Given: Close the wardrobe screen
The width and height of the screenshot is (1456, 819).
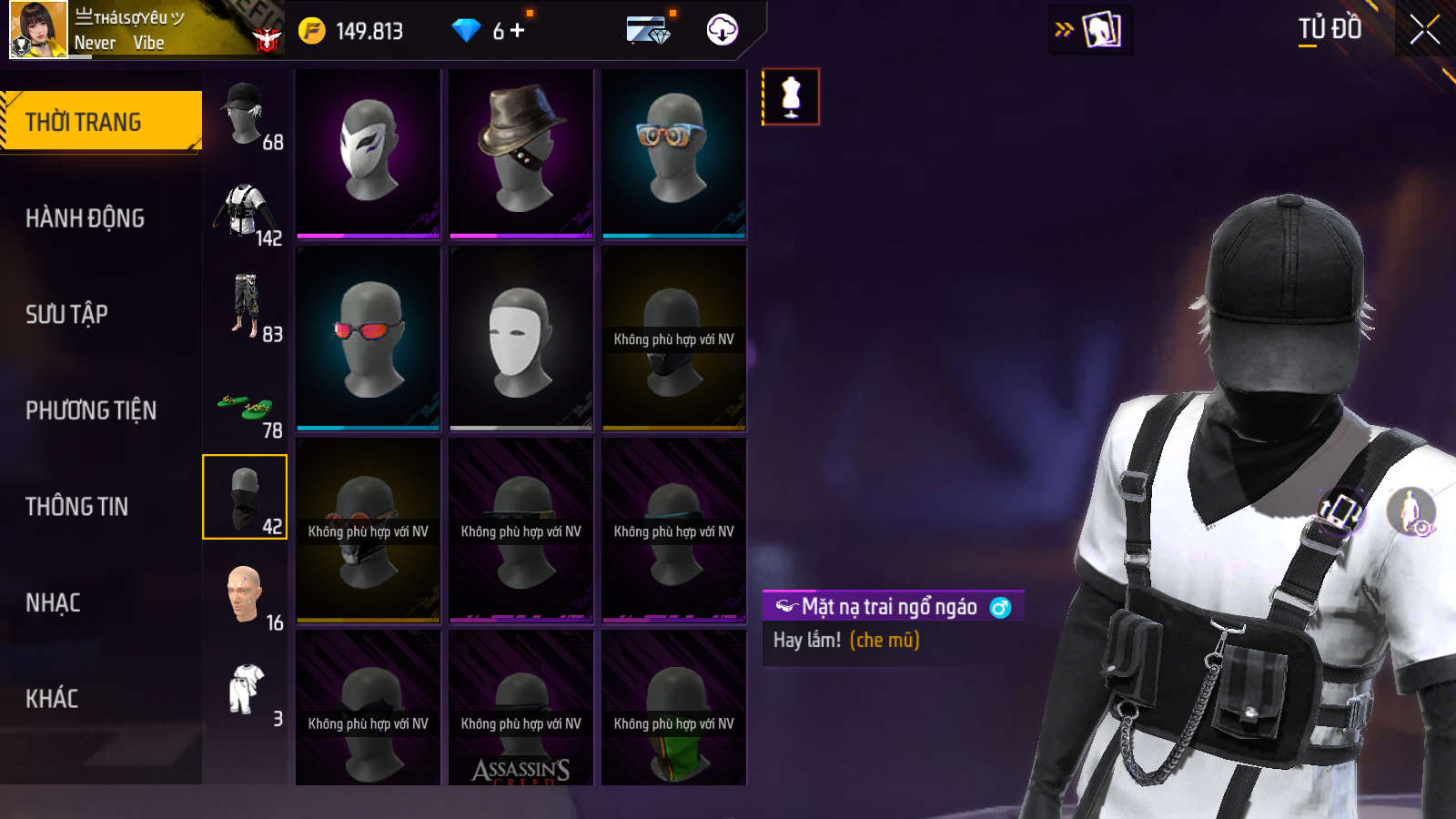Looking at the screenshot, I should pos(1424,29).
